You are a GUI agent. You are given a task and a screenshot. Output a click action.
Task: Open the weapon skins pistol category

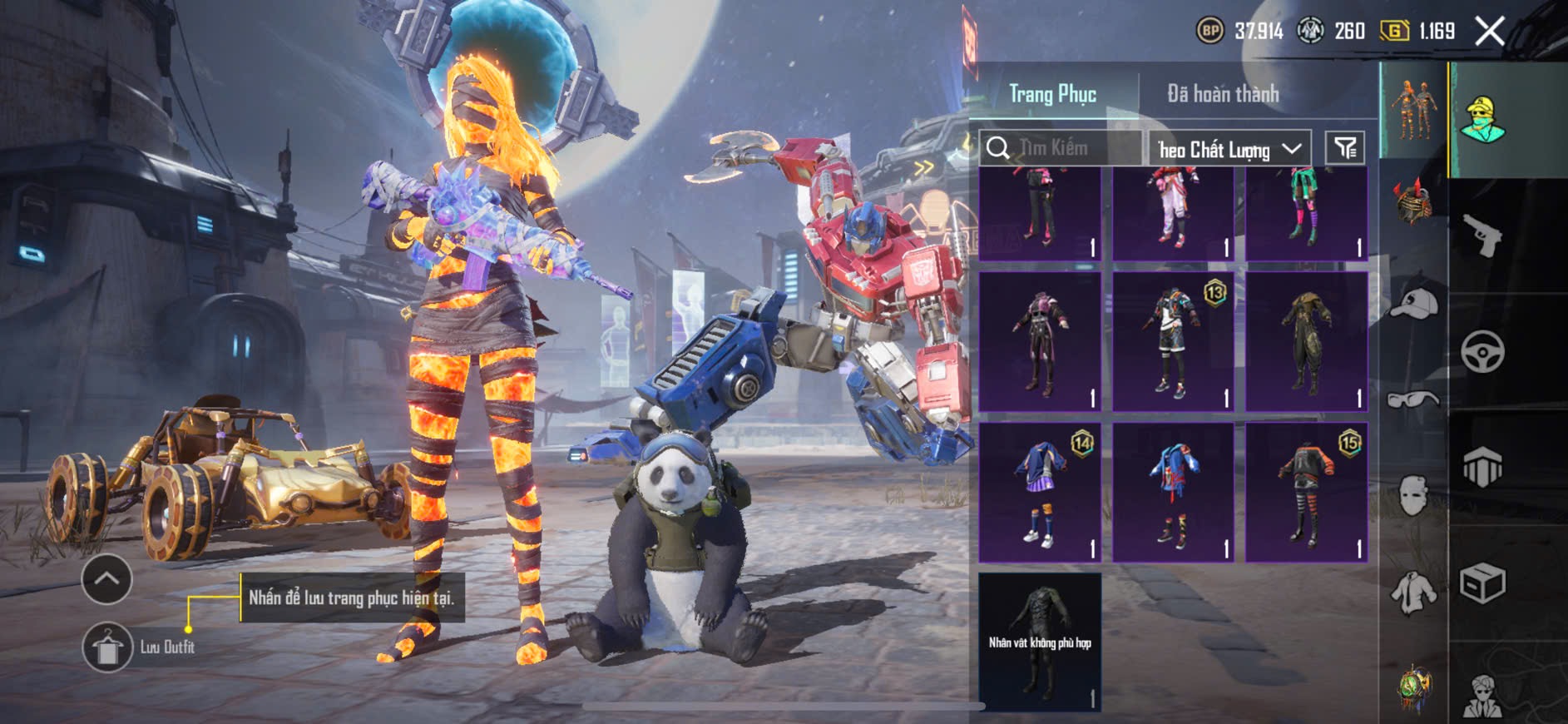coord(1482,236)
